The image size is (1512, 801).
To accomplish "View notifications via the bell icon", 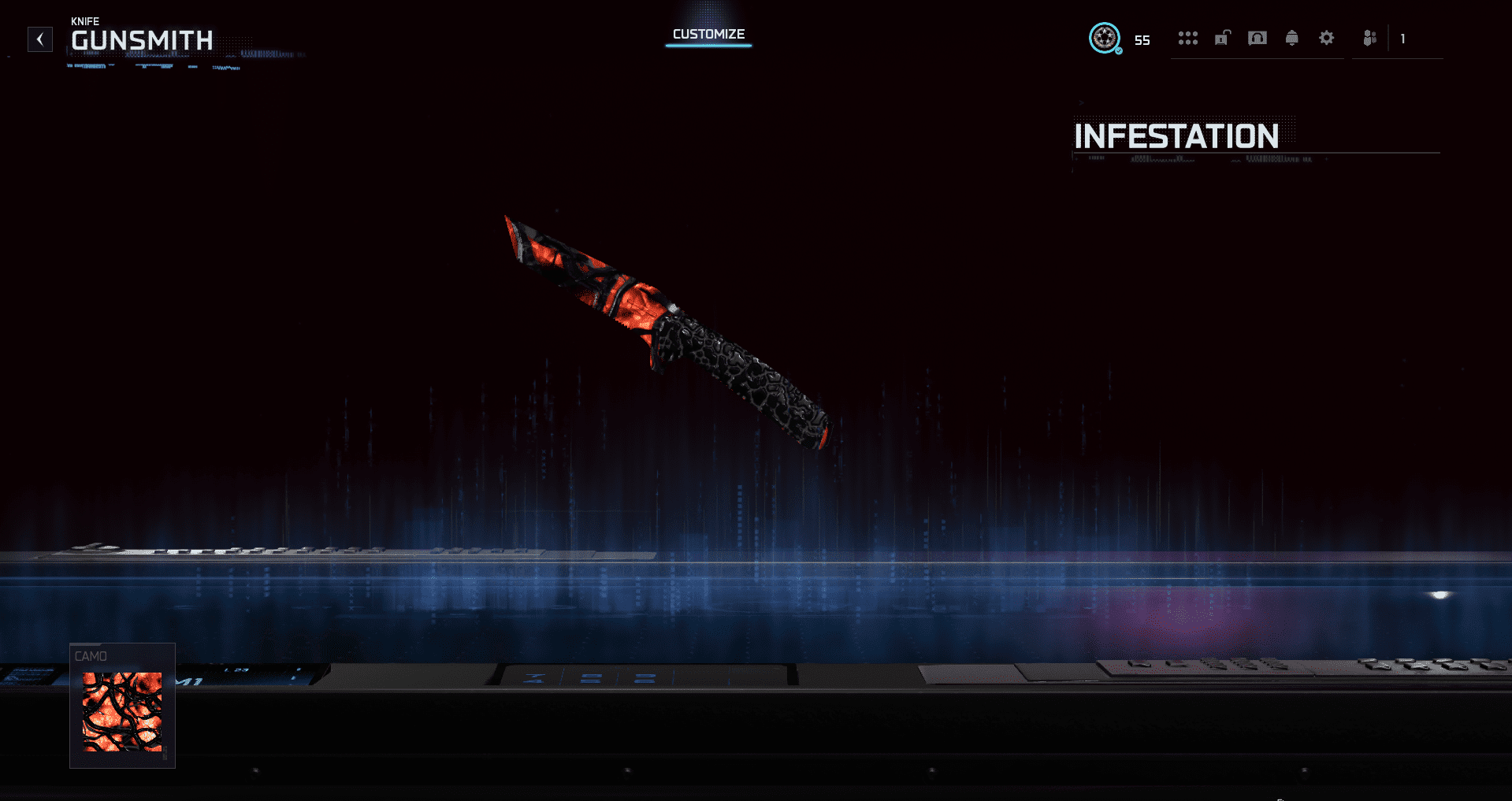I will tap(1292, 38).
